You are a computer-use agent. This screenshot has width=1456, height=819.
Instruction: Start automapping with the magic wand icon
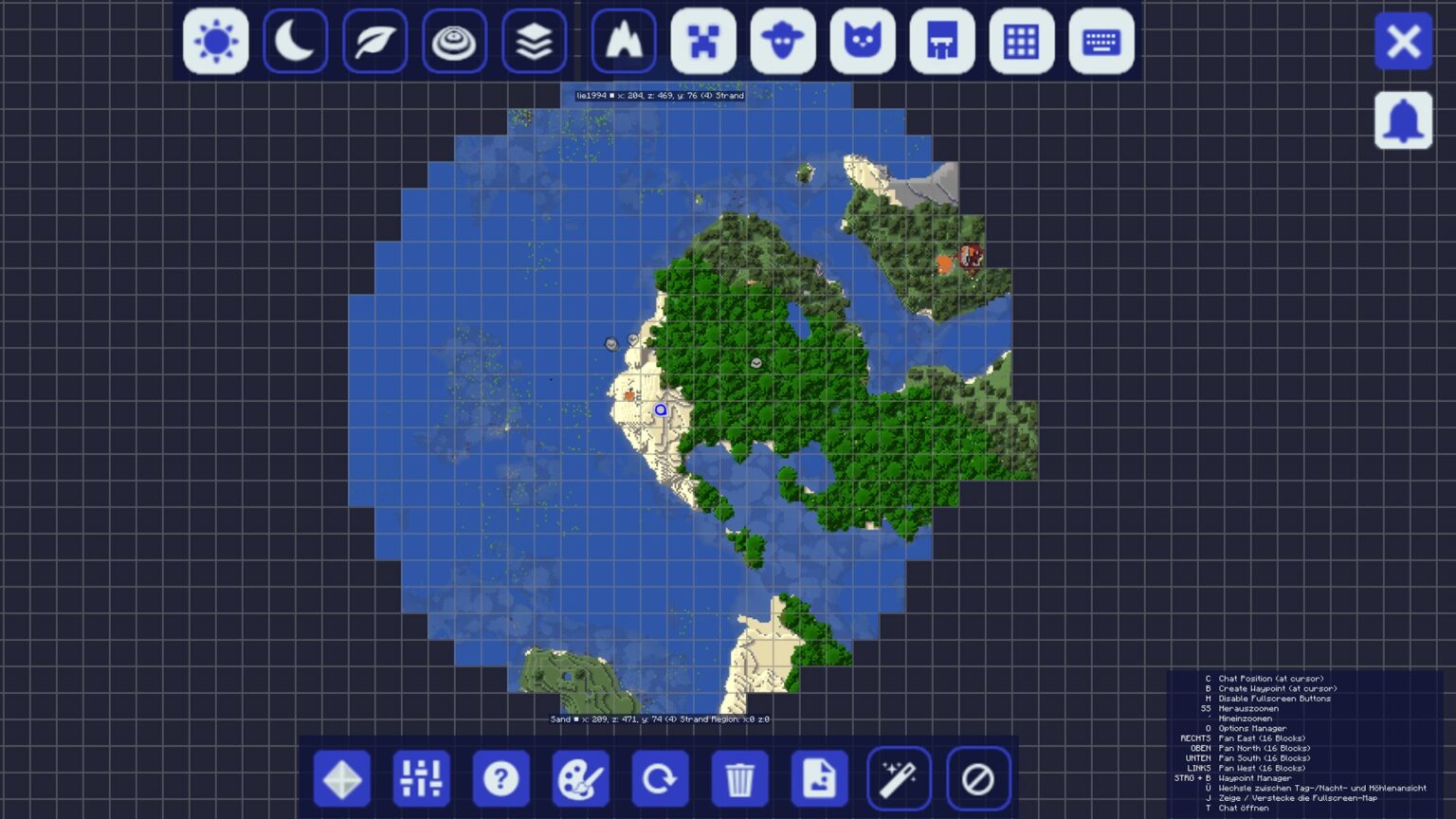[x=901, y=777]
